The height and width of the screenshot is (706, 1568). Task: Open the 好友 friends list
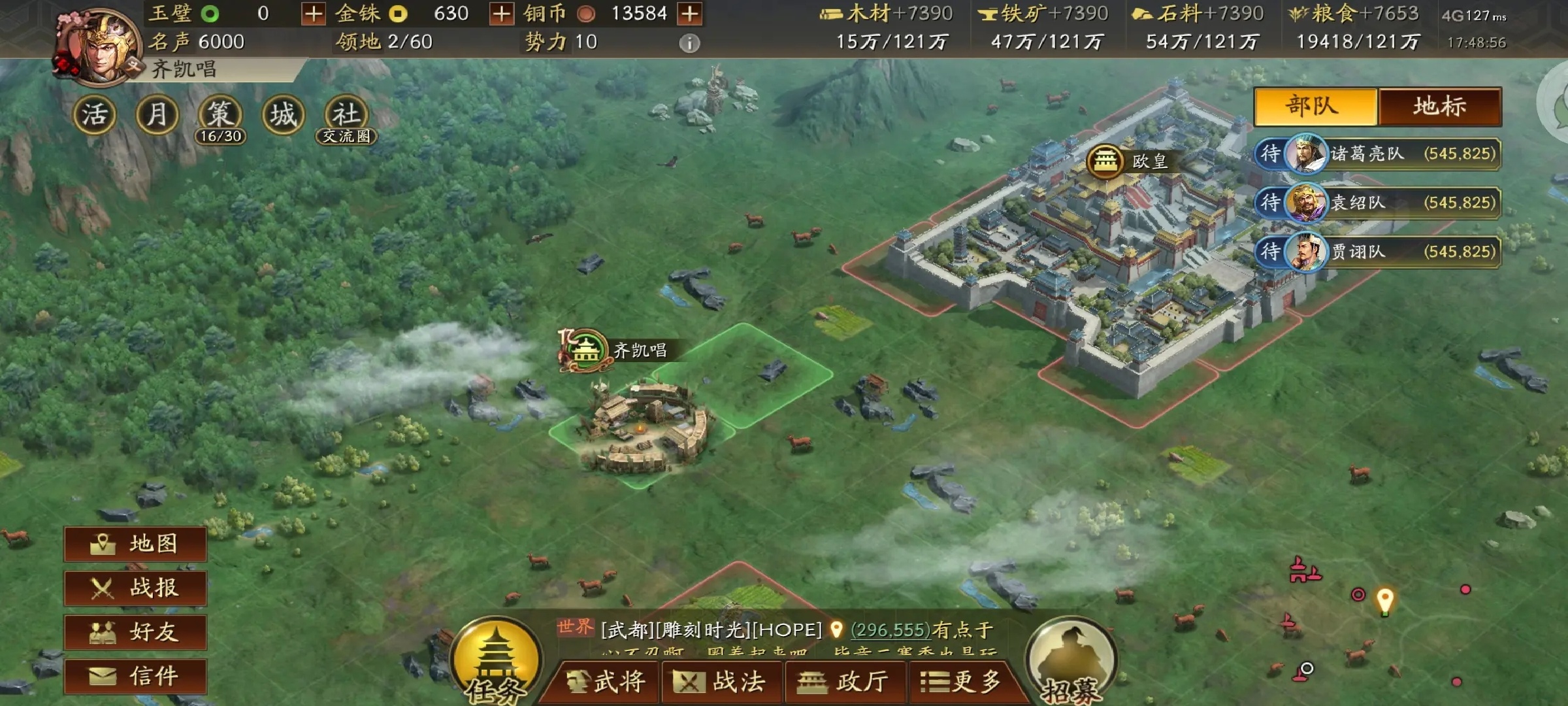click(x=135, y=631)
